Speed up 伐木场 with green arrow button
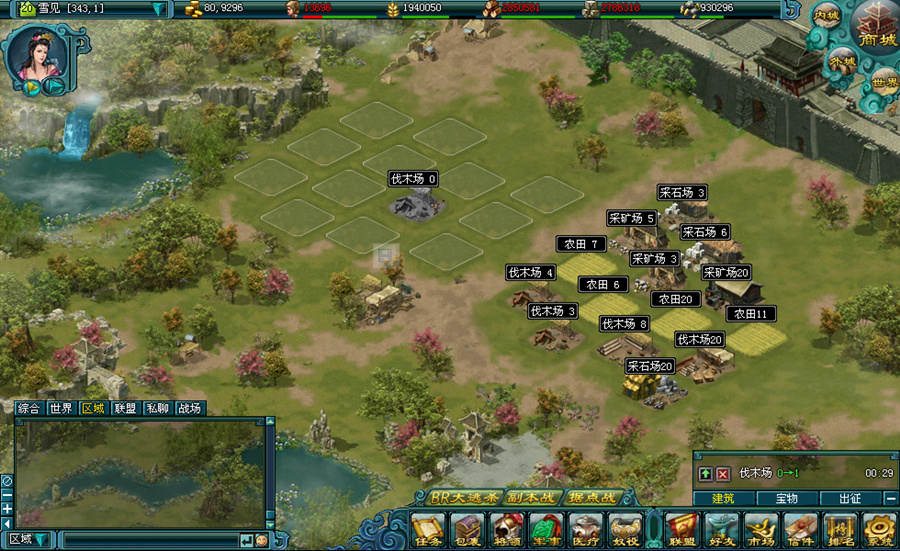The image size is (900, 551). 705,473
